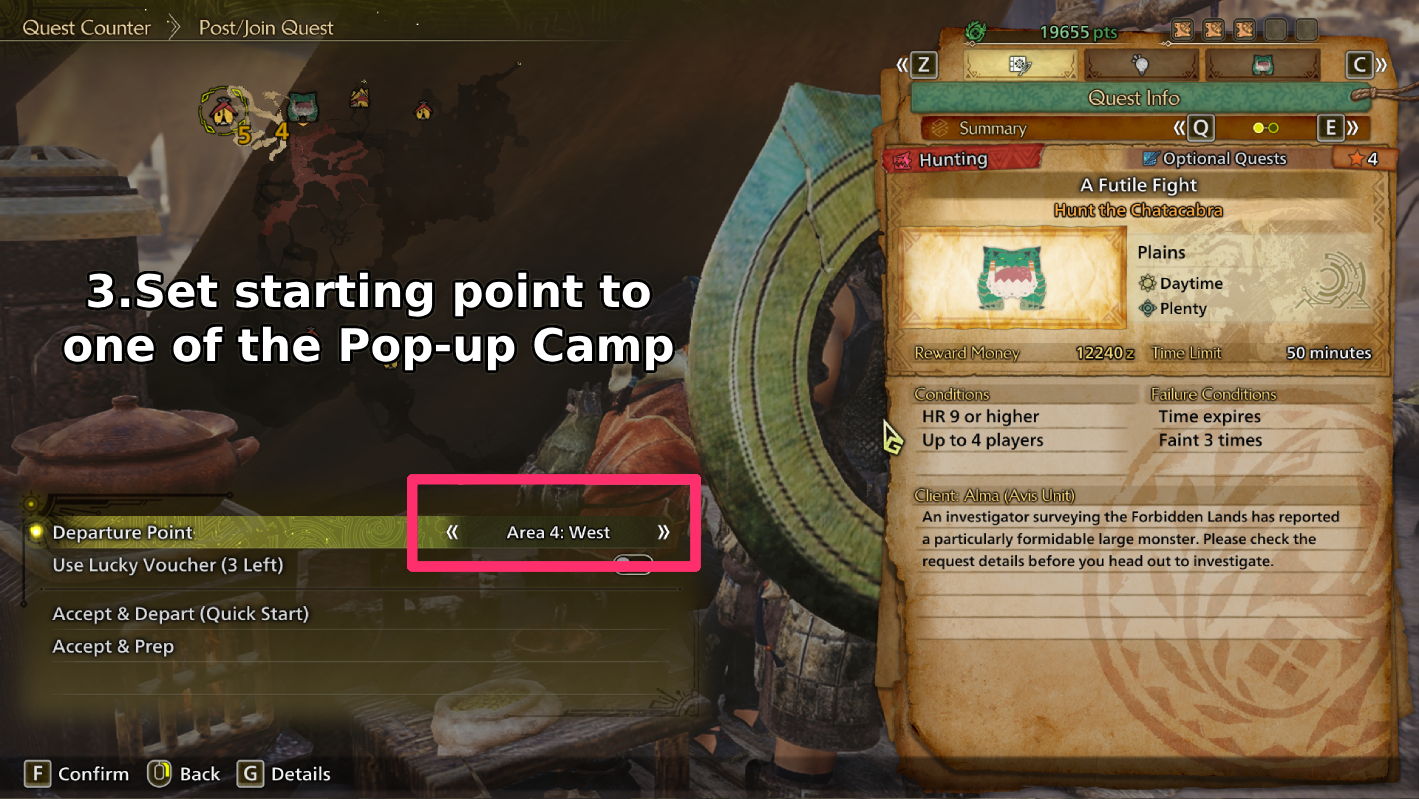Cycle departure point to the next camp
The image size is (1419, 799).
(x=663, y=532)
